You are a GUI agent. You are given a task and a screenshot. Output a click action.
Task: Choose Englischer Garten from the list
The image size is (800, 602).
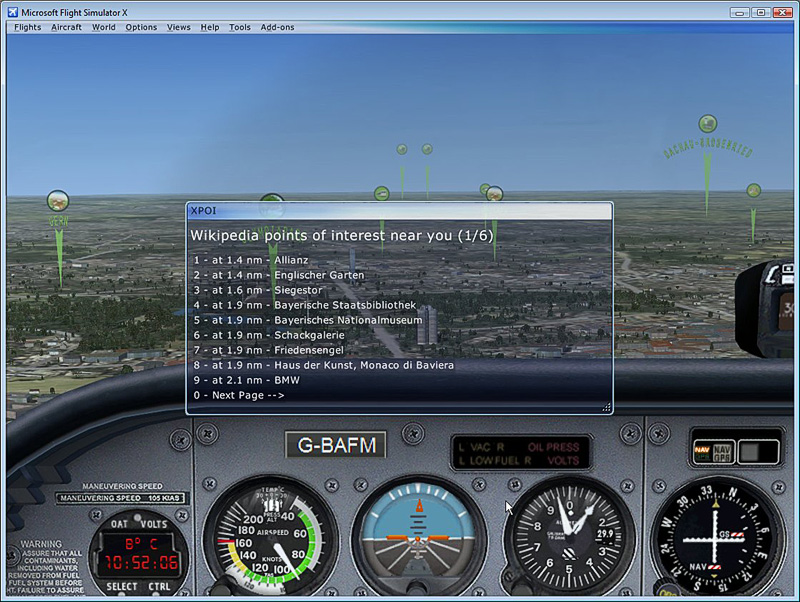pyautogui.click(x=279, y=275)
